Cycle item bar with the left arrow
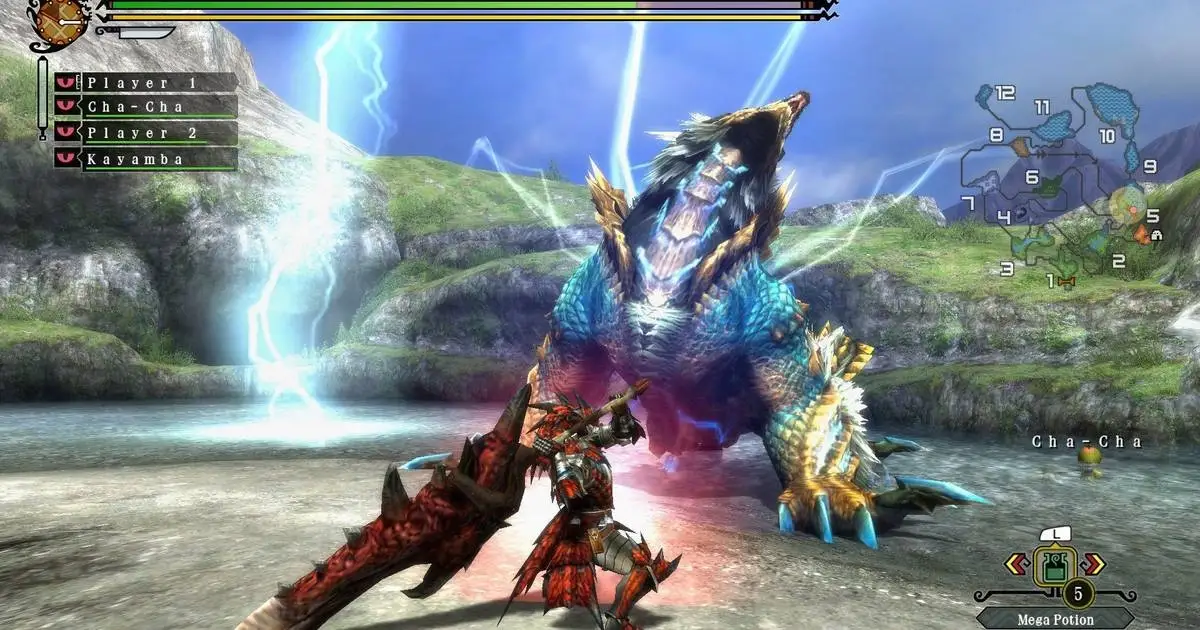Screen dimensions: 1200x630 point(1015,565)
